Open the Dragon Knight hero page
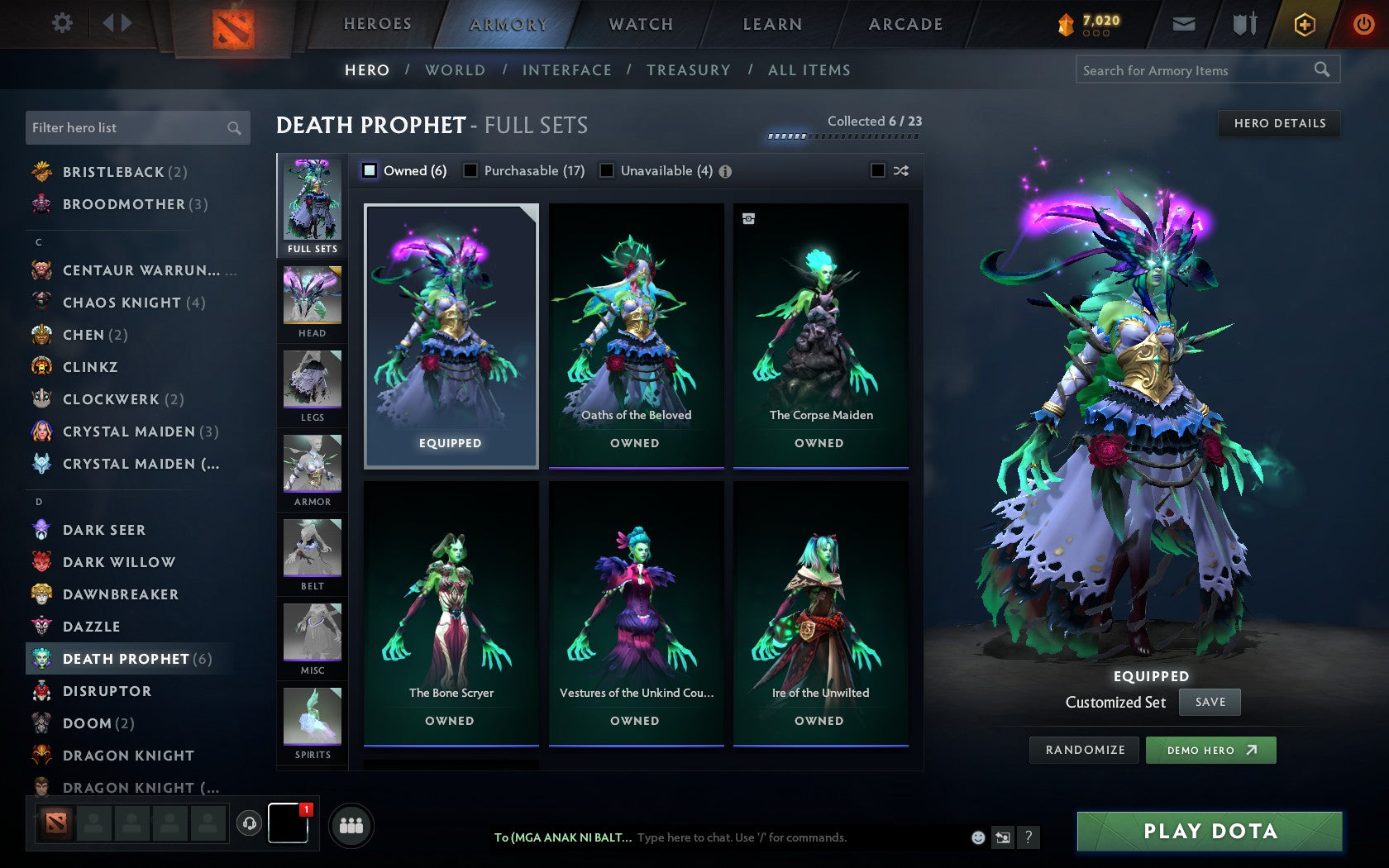Image resolution: width=1389 pixels, height=868 pixels. coord(128,755)
